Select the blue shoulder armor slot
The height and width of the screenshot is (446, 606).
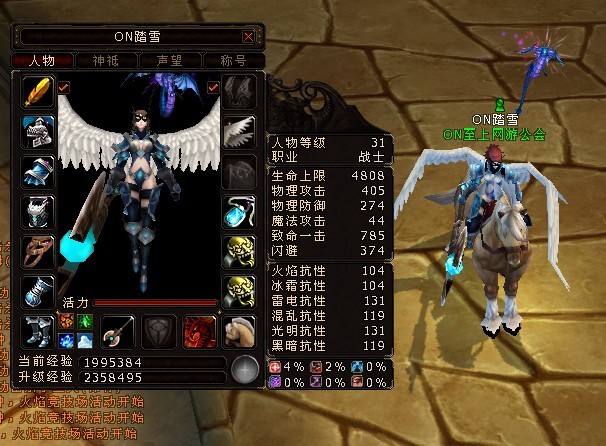click(x=38, y=171)
